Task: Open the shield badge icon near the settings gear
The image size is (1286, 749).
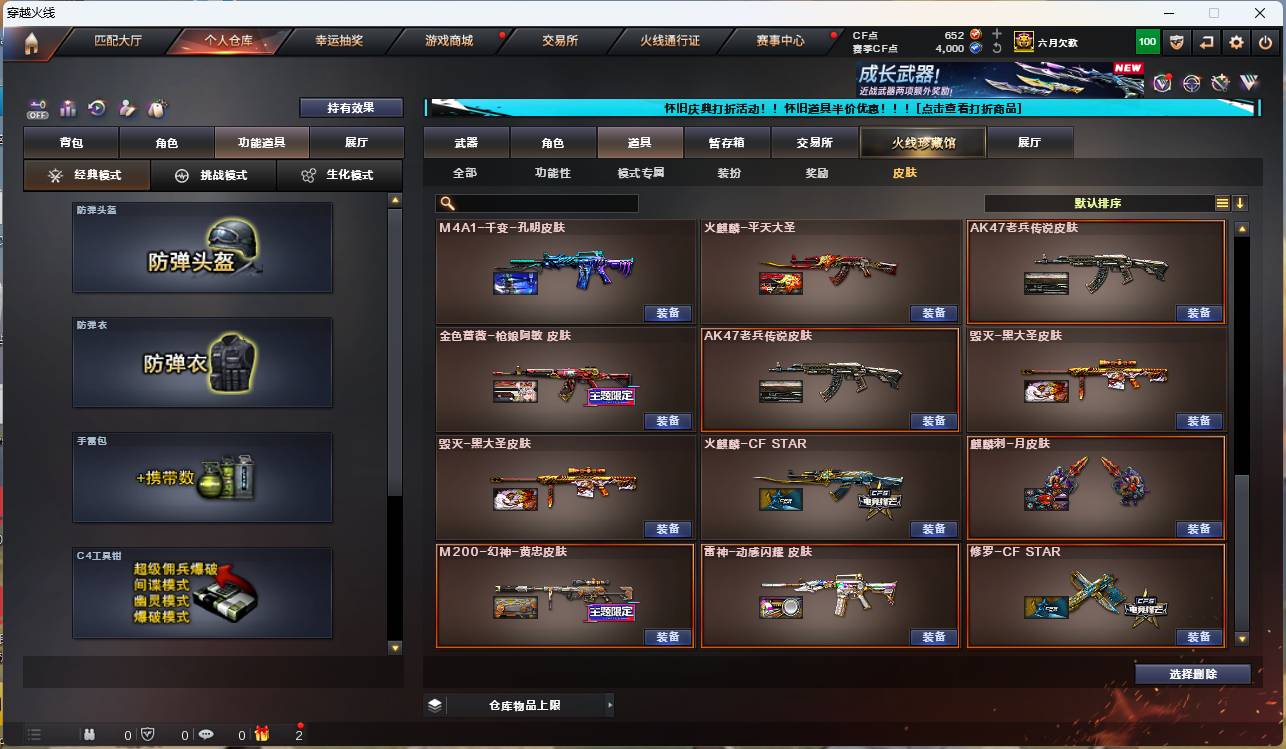Action: 1178,42
